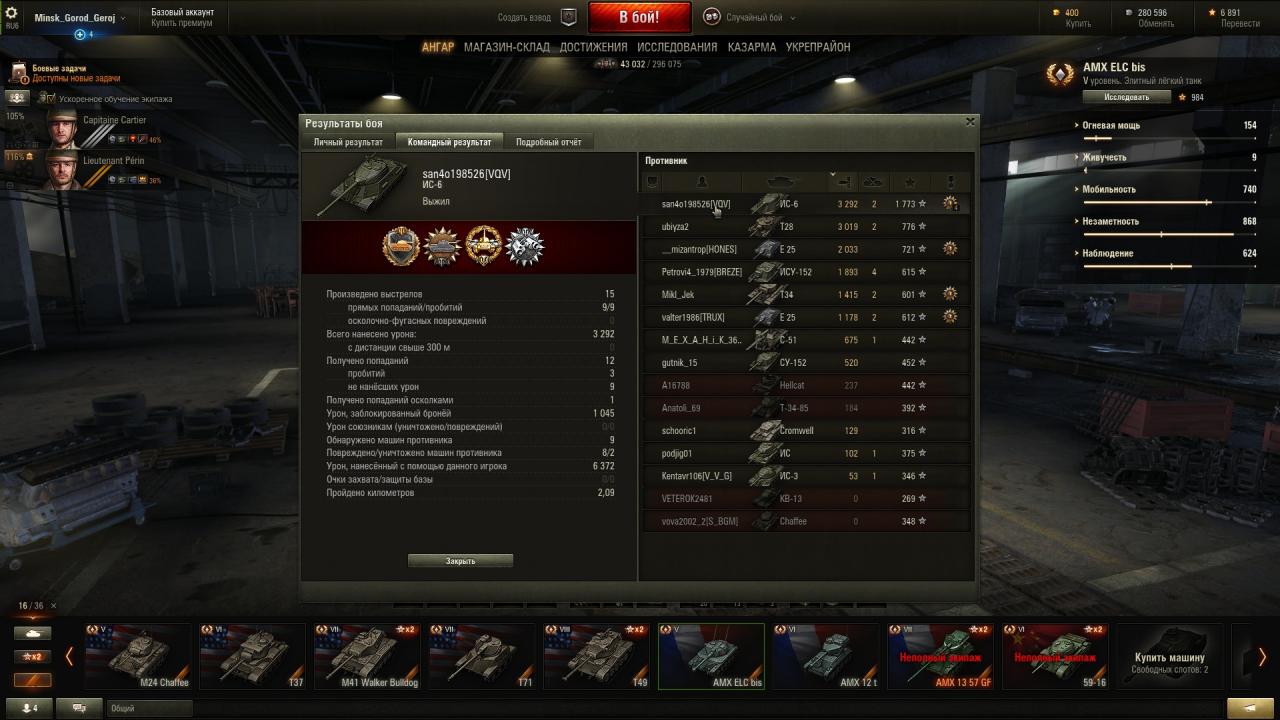Open the МАГАЗИН-СКЛАД menu
This screenshot has height=720, width=1280.
(x=507, y=47)
